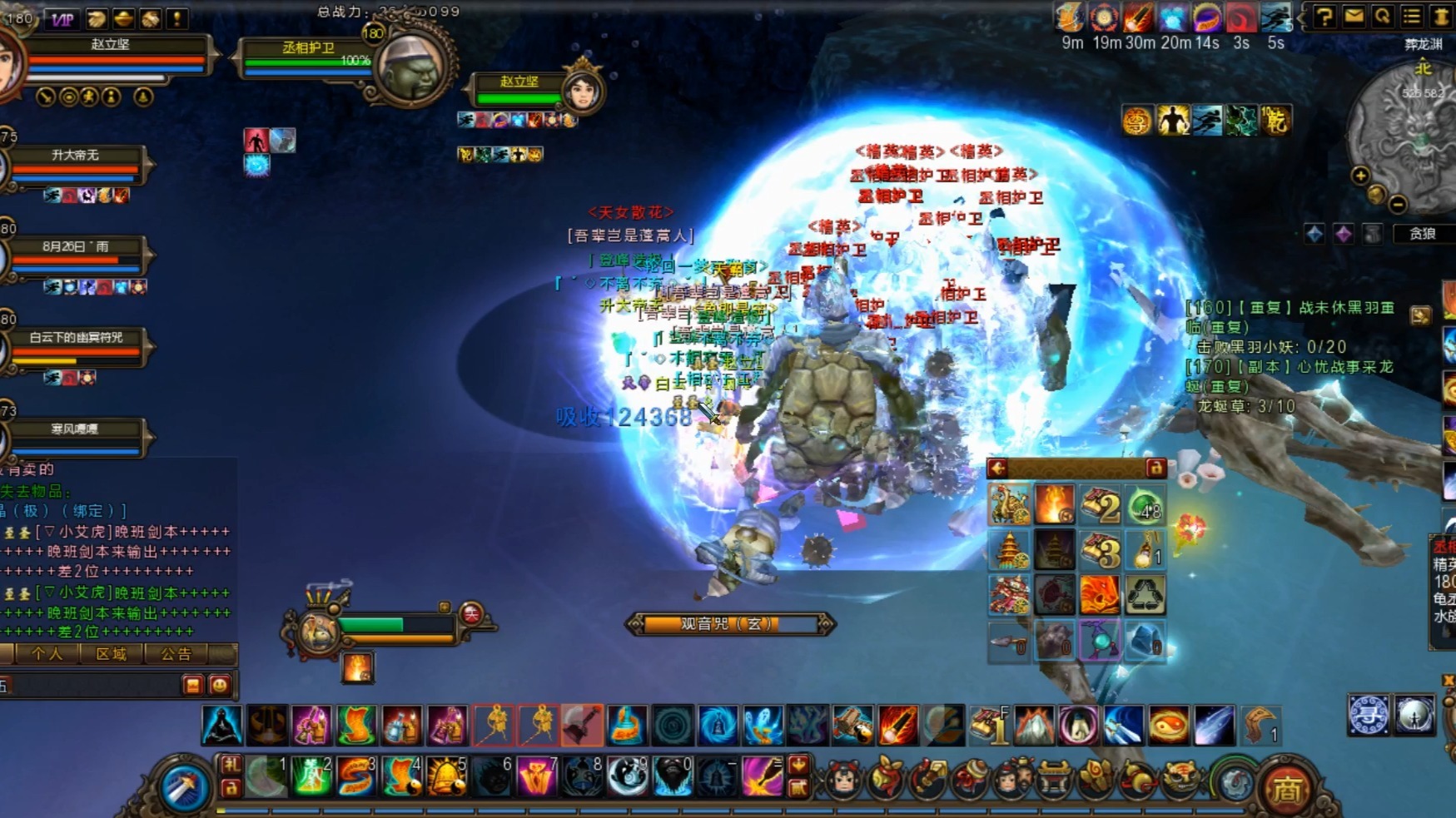
Task: Close the small item panel with red button
Action: pyautogui.click(x=1155, y=468)
